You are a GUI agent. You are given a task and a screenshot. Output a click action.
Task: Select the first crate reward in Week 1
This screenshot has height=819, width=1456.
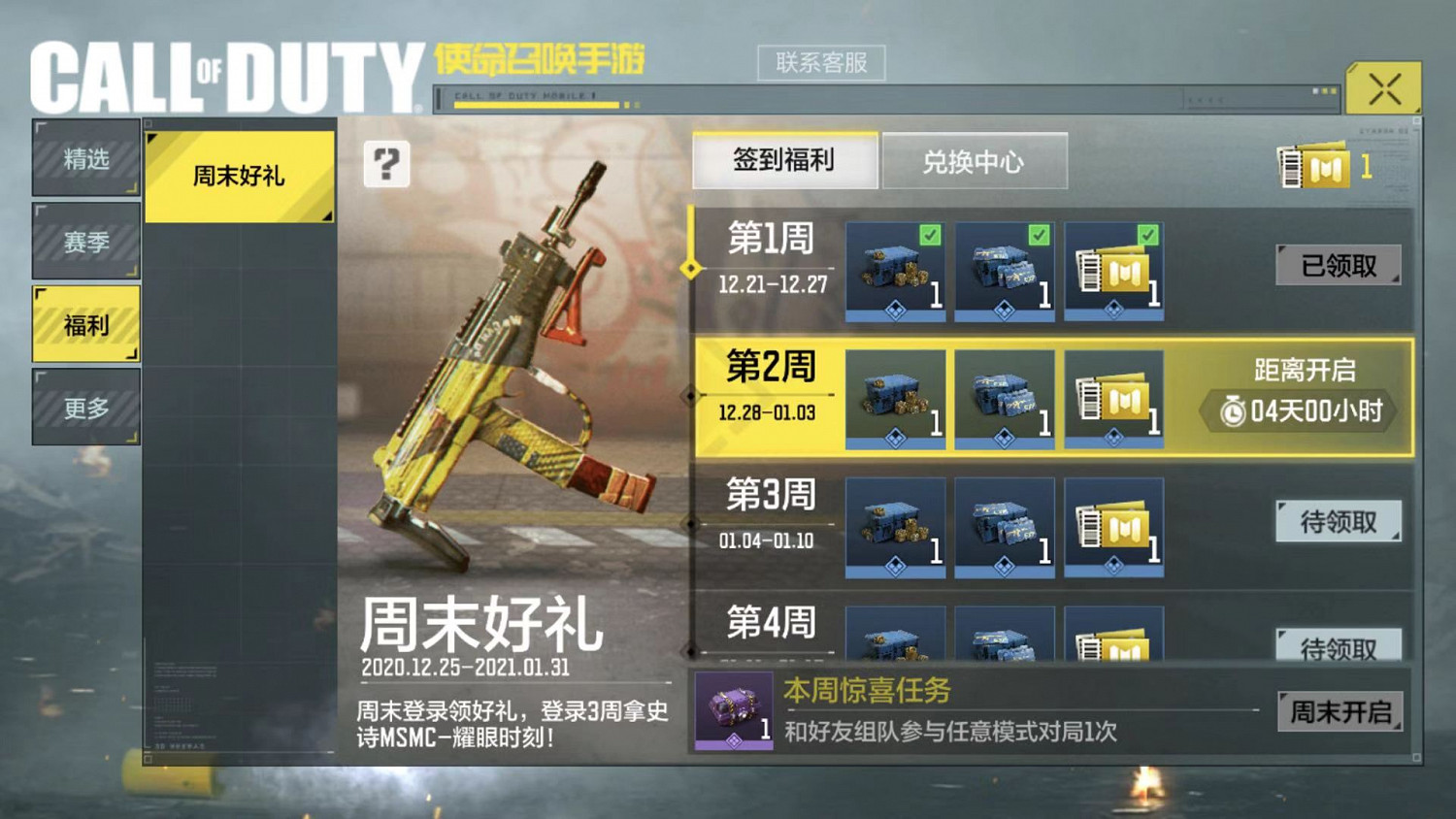tap(893, 271)
